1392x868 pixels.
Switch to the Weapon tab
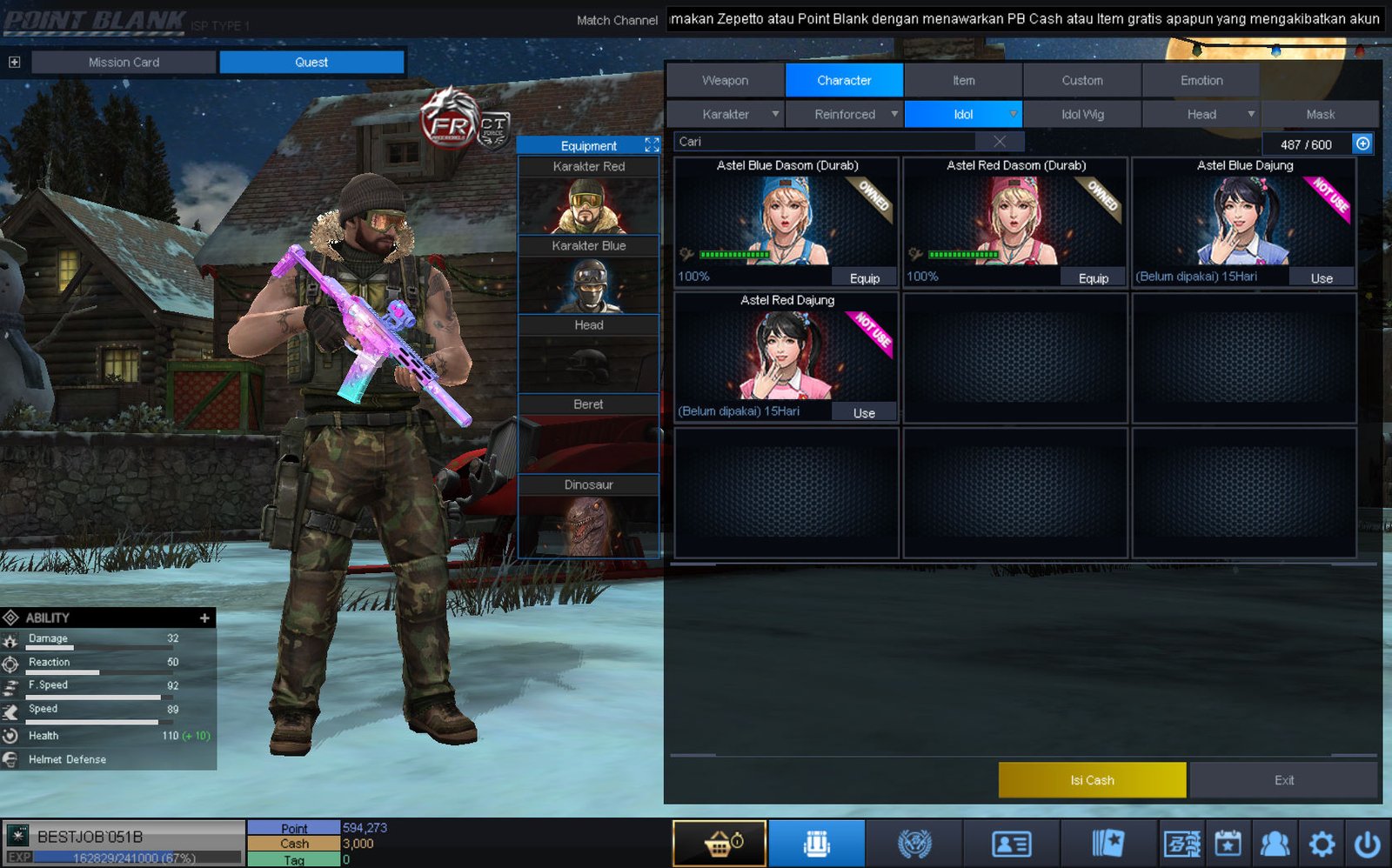pos(725,80)
